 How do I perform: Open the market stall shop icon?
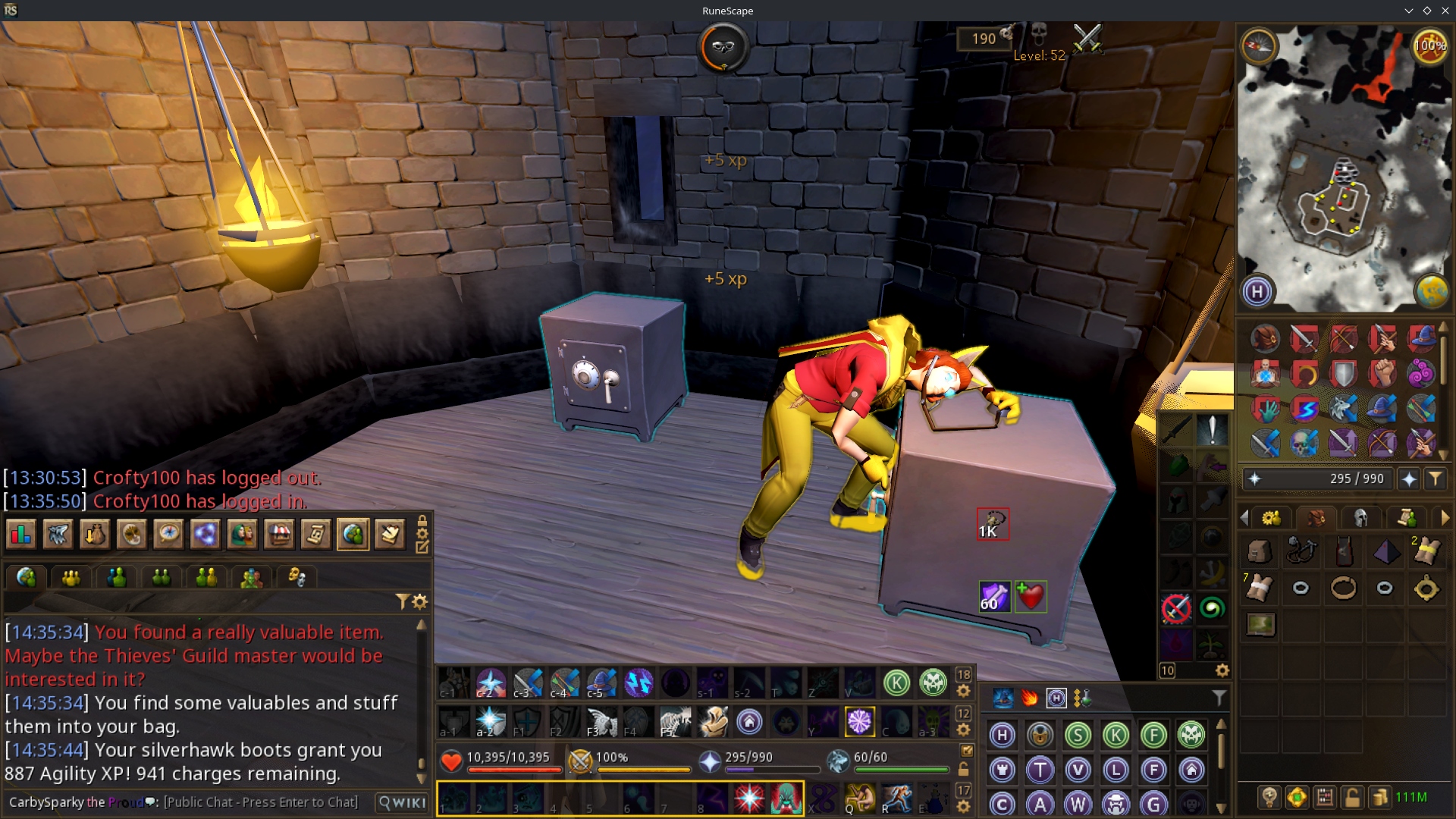click(279, 535)
